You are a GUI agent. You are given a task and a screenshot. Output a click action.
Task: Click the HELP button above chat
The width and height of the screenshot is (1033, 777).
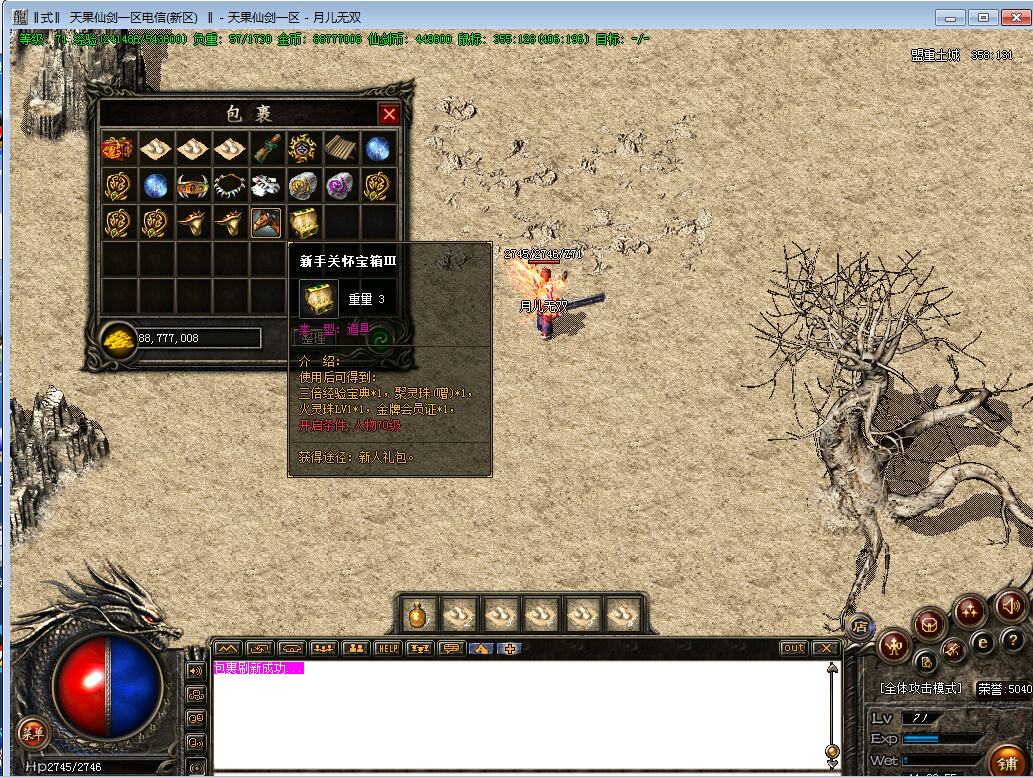[387, 648]
